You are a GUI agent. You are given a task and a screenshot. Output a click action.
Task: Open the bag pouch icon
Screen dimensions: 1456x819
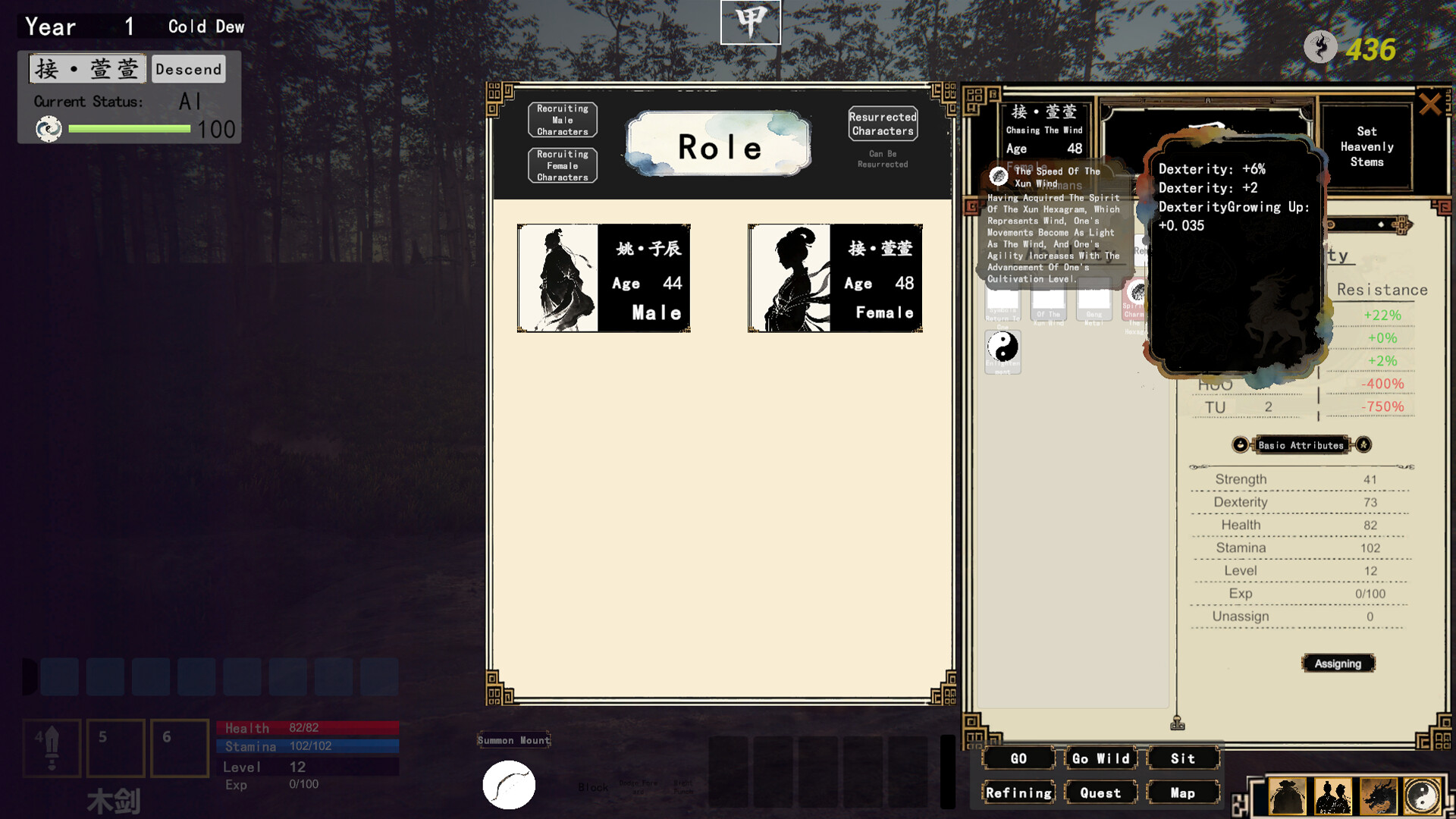pos(1287,797)
